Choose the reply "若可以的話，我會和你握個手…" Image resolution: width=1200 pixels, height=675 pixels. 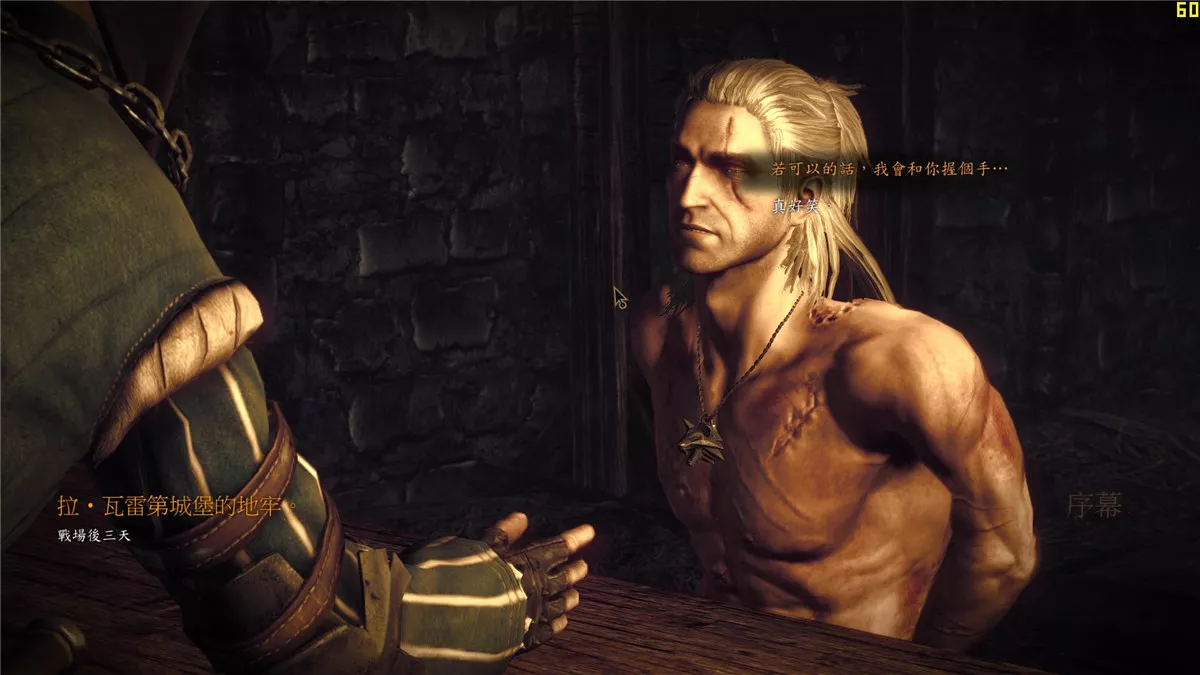pyautogui.click(x=889, y=170)
